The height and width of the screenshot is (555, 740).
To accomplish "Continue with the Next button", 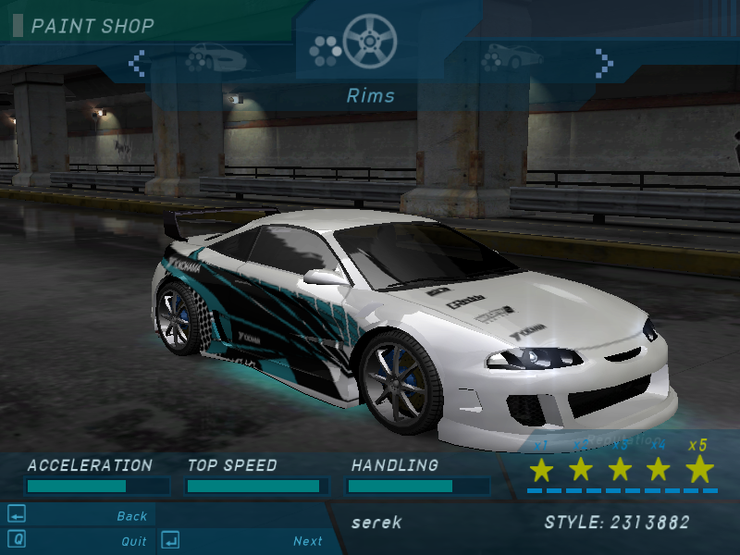I will [x=307, y=541].
